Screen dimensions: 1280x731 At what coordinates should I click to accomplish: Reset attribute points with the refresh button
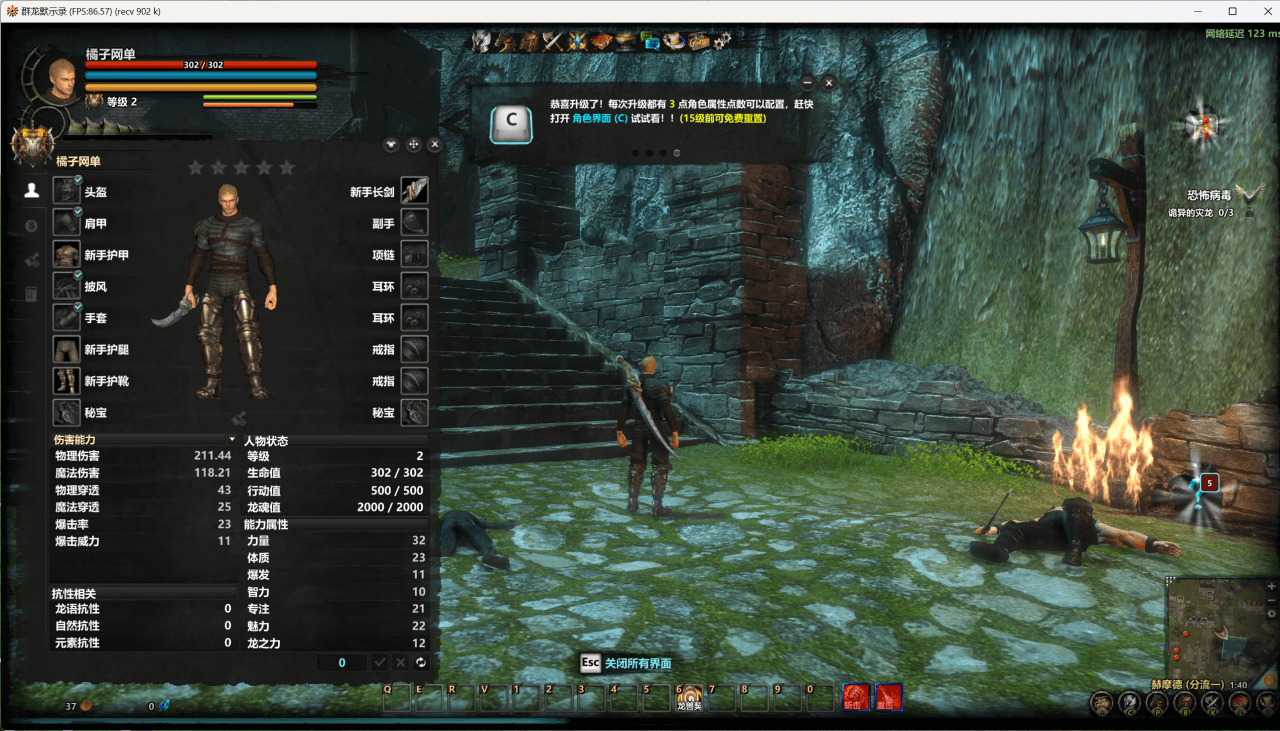pyautogui.click(x=421, y=663)
